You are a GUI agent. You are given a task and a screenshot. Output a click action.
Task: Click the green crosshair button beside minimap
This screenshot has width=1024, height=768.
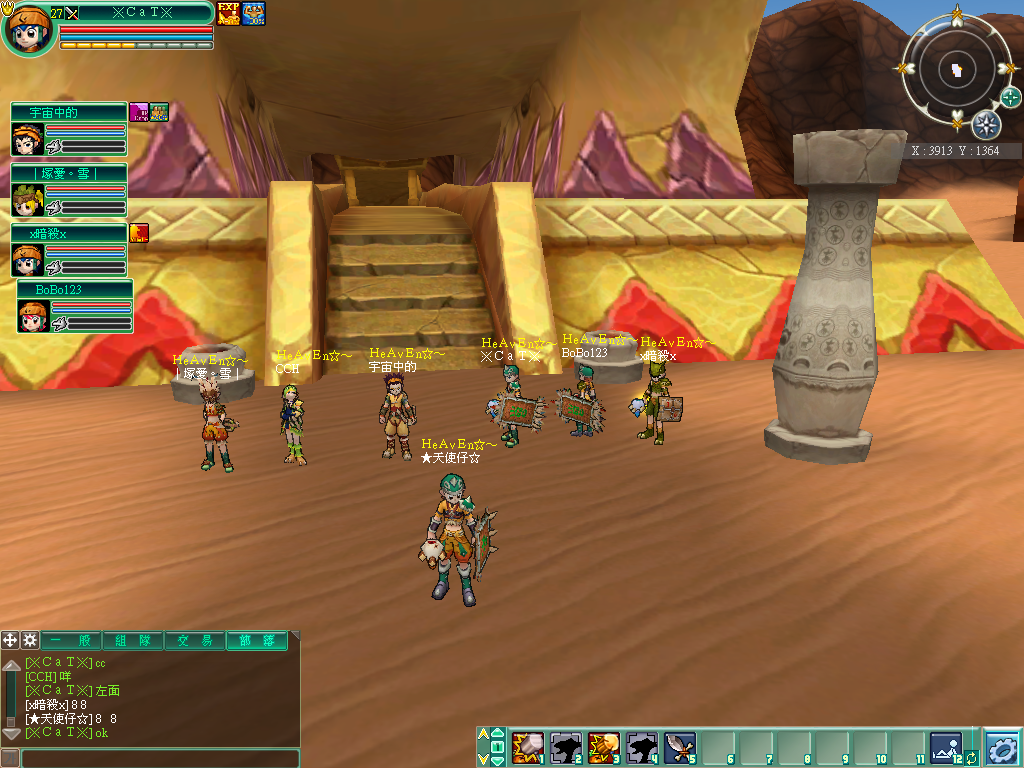[x=1011, y=97]
